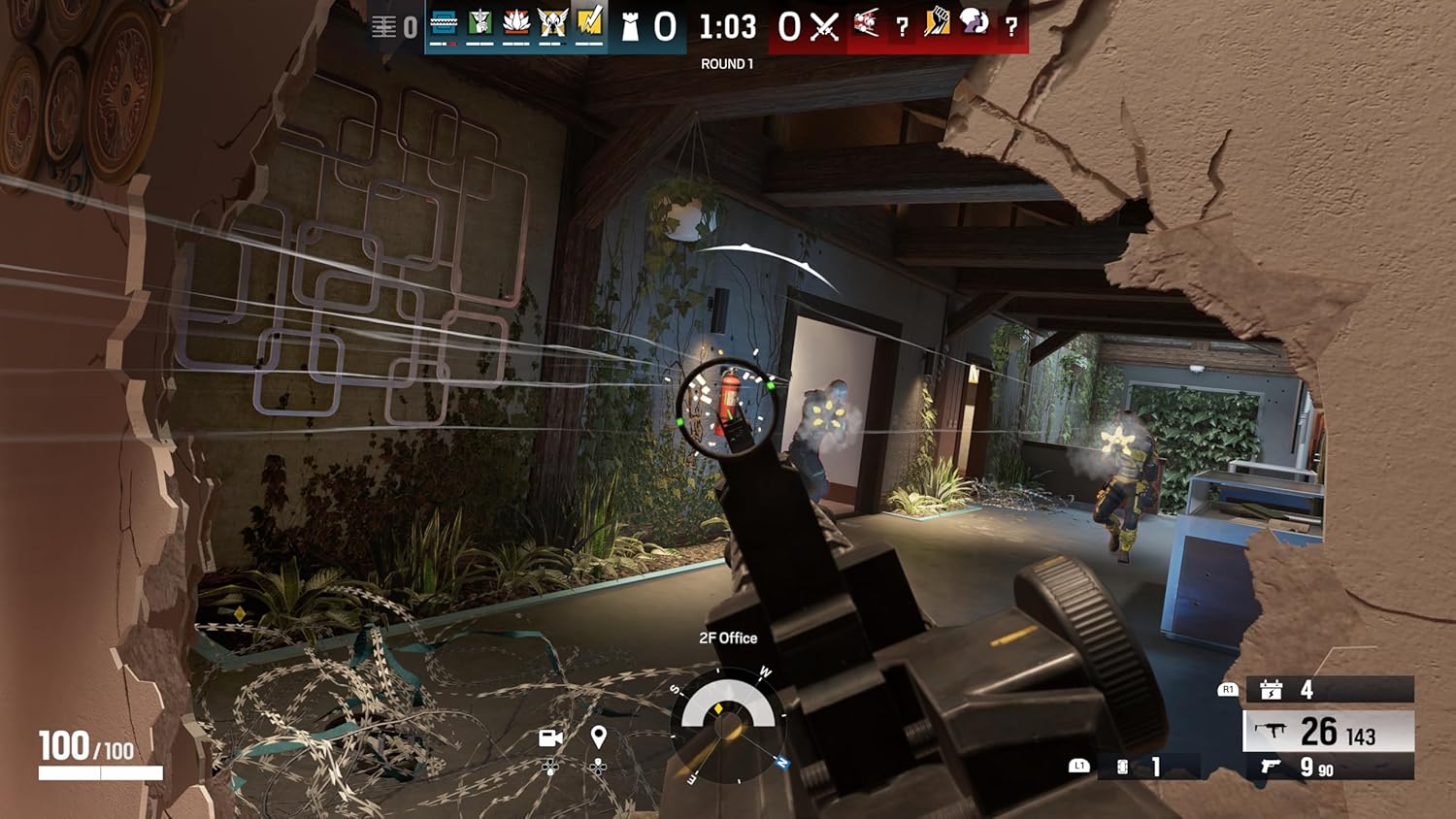The height and width of the screenshot is (819, 1456).
Task: Select the red lotus teammate operator icon
Action: (x=514, y=26)
